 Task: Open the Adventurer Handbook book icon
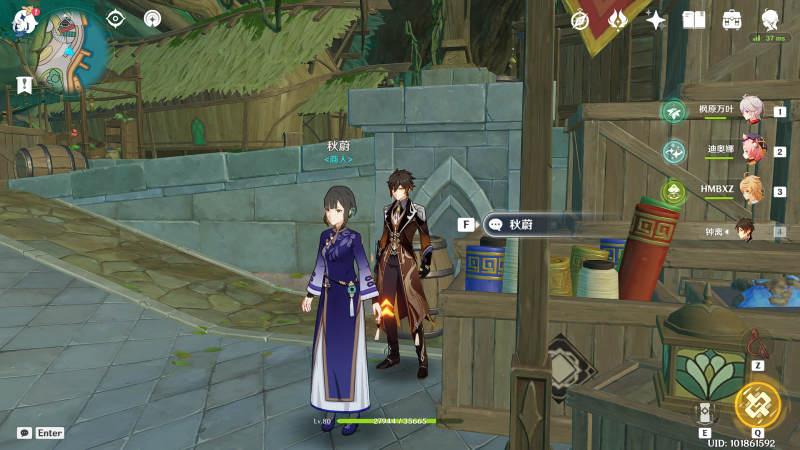[694, 20]
